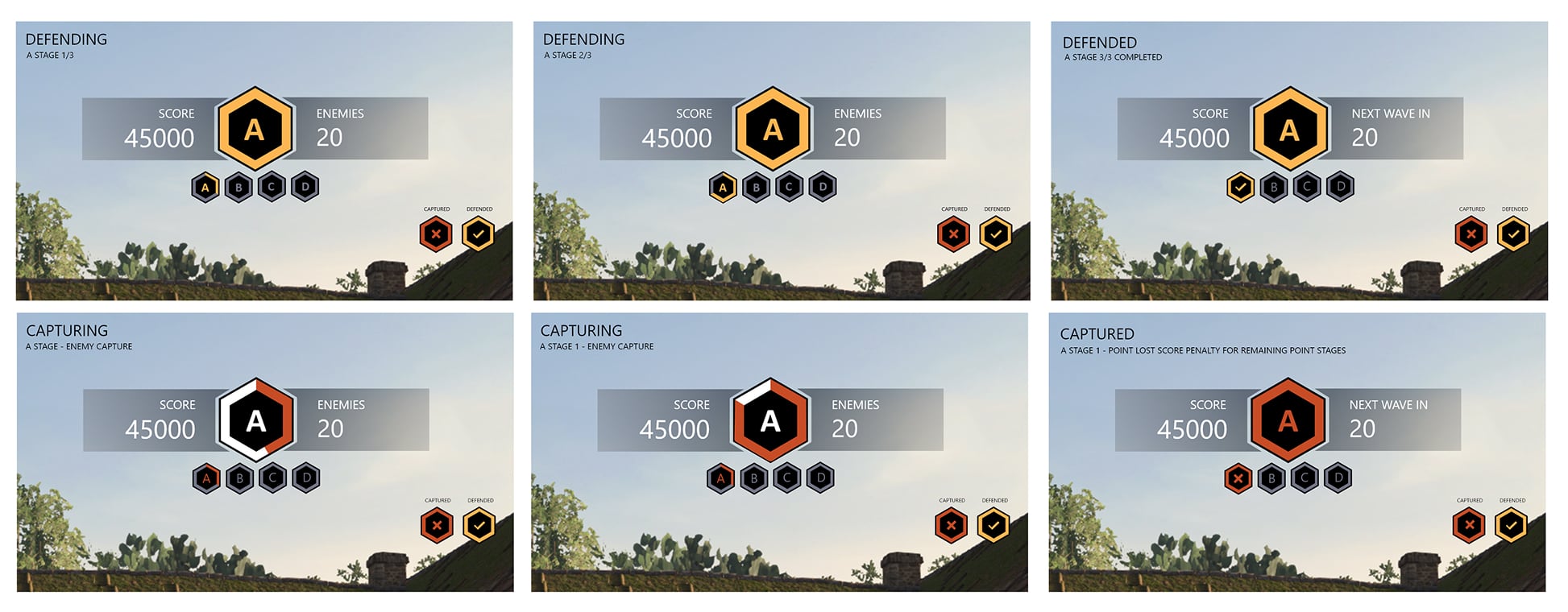The image size is (1568, 612).
Task: Click the red X Captured badge in the Defended panel
Action: [x=1471, y=234]
